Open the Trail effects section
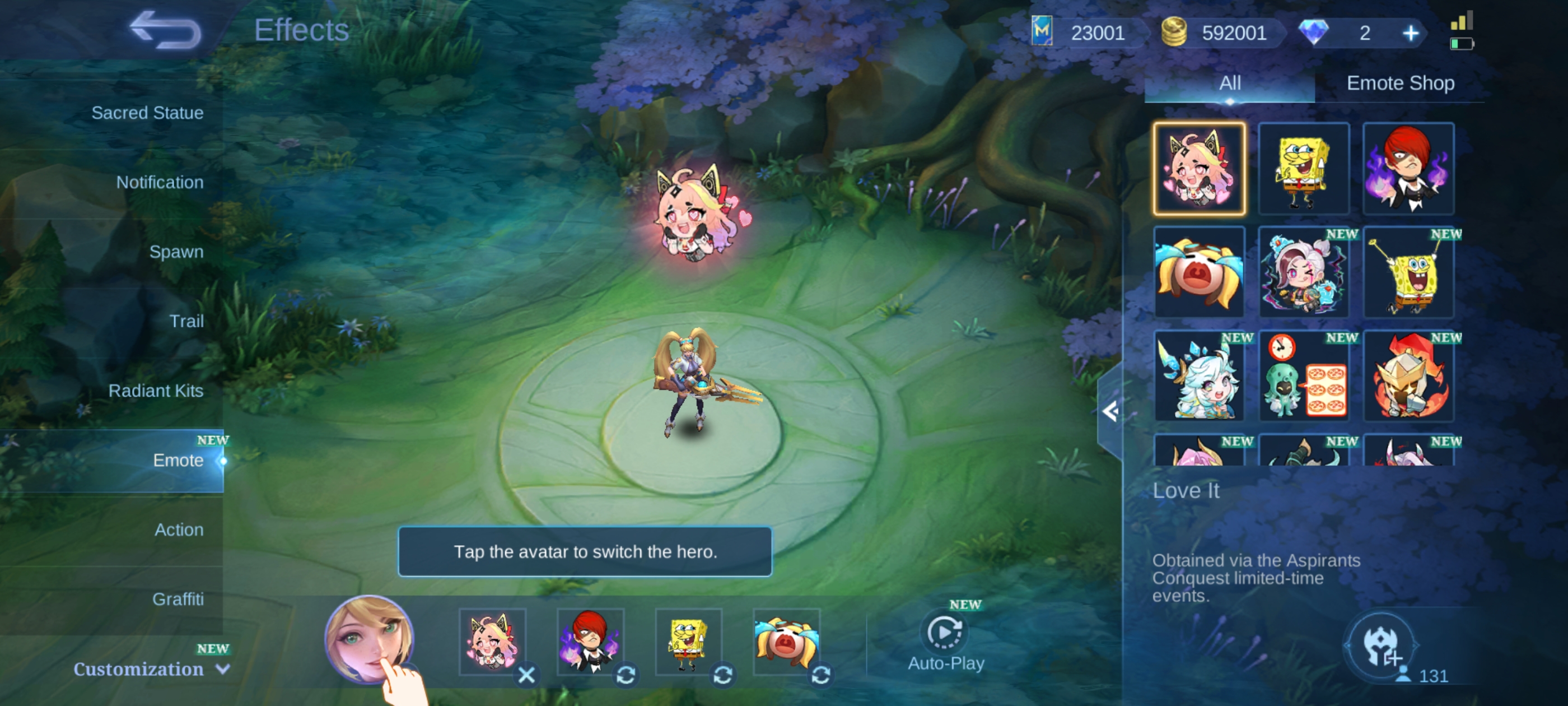The height and width of the screenshot is (706, 1568). (x=186, y=321)
